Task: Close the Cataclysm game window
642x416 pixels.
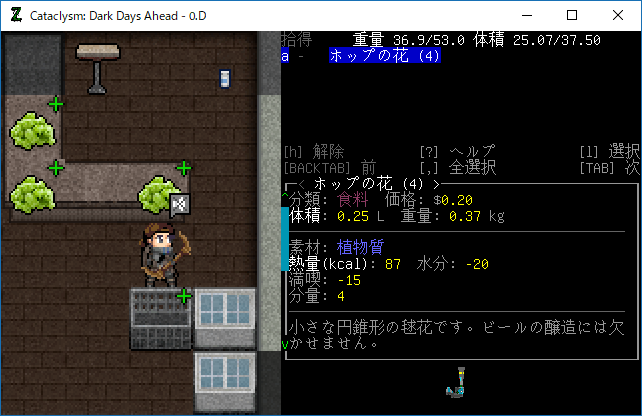Action: click(x=617, y=15)
